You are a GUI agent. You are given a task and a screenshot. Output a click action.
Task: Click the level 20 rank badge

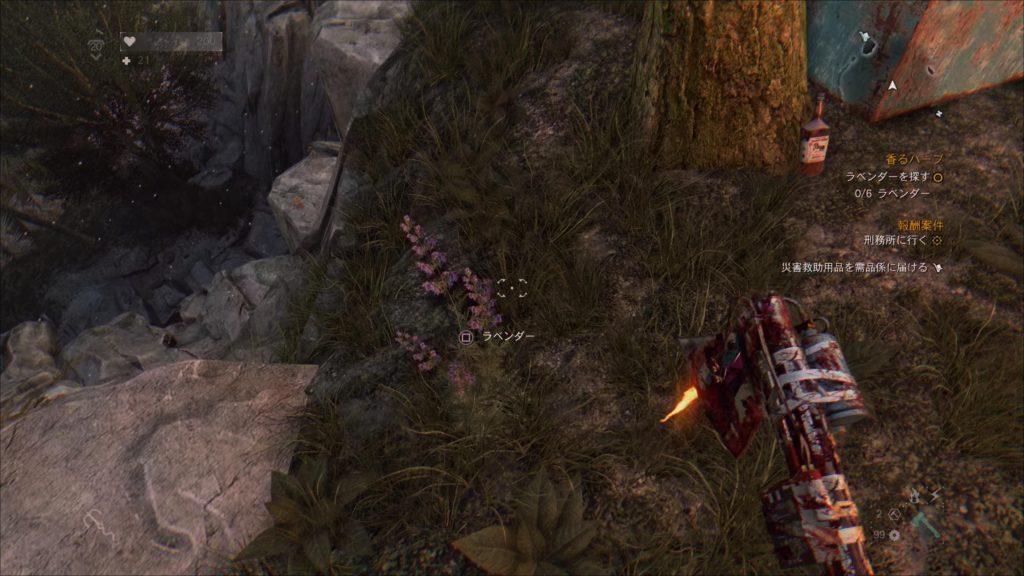(x=96, y=46)
